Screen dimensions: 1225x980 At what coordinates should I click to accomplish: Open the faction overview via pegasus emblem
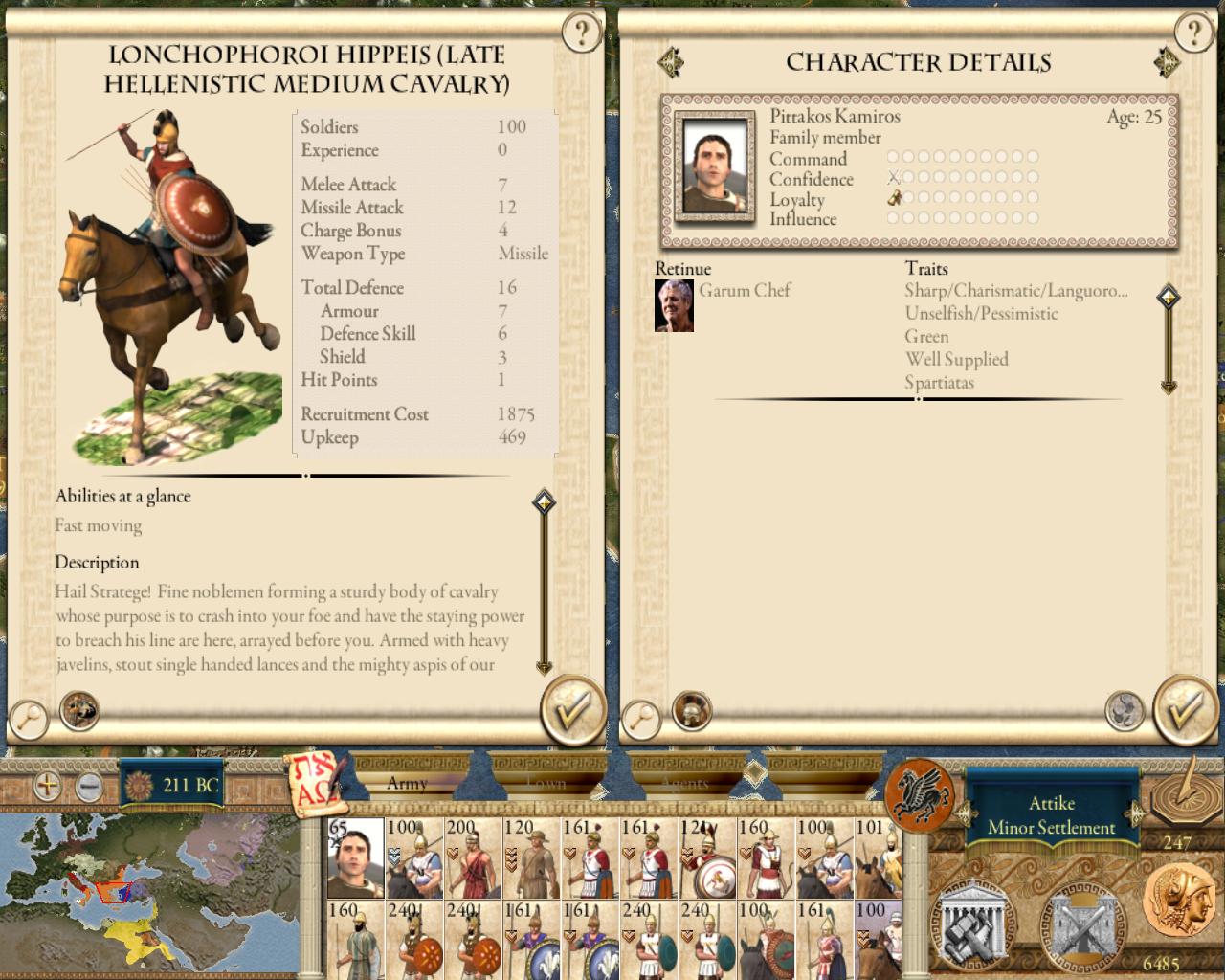[x=919, y=795]
